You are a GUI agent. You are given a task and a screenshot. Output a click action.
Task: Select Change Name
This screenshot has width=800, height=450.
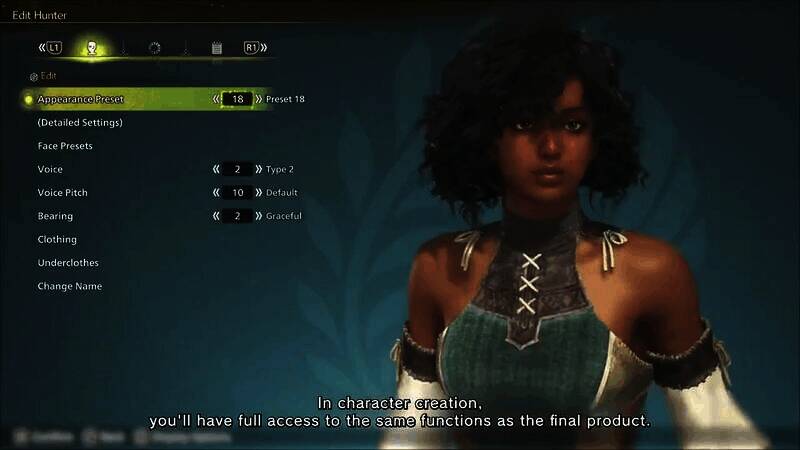(x=70, y=286)
